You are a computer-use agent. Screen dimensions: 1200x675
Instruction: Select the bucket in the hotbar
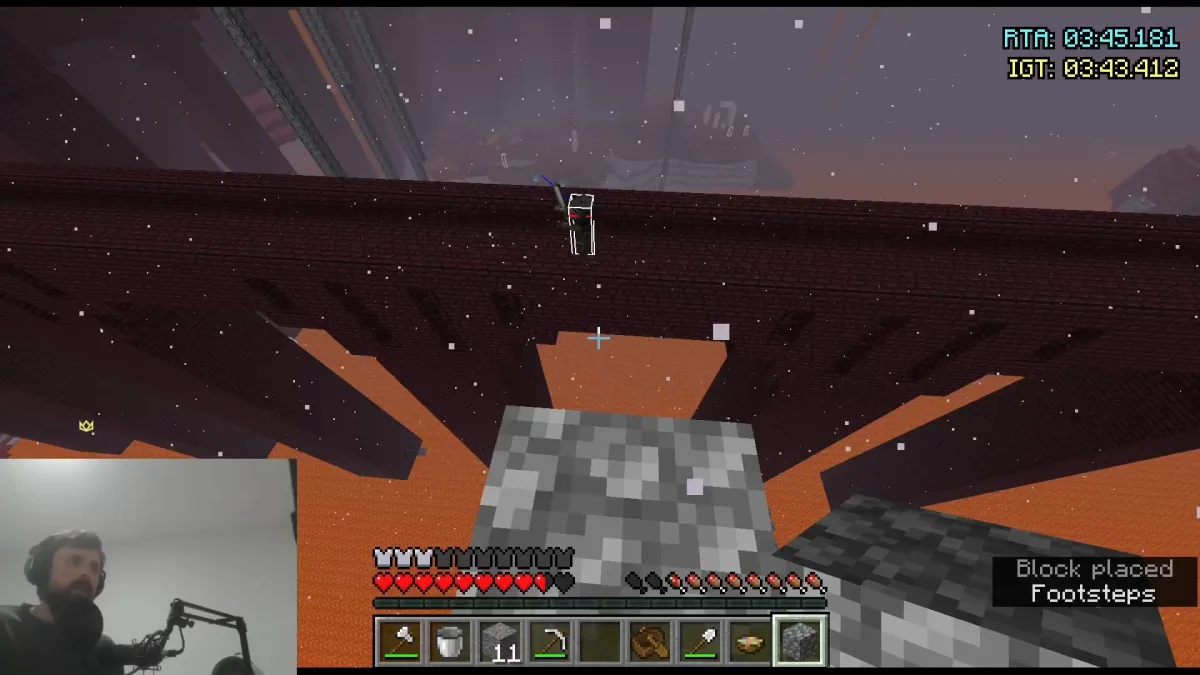click(x=450, y=641)
